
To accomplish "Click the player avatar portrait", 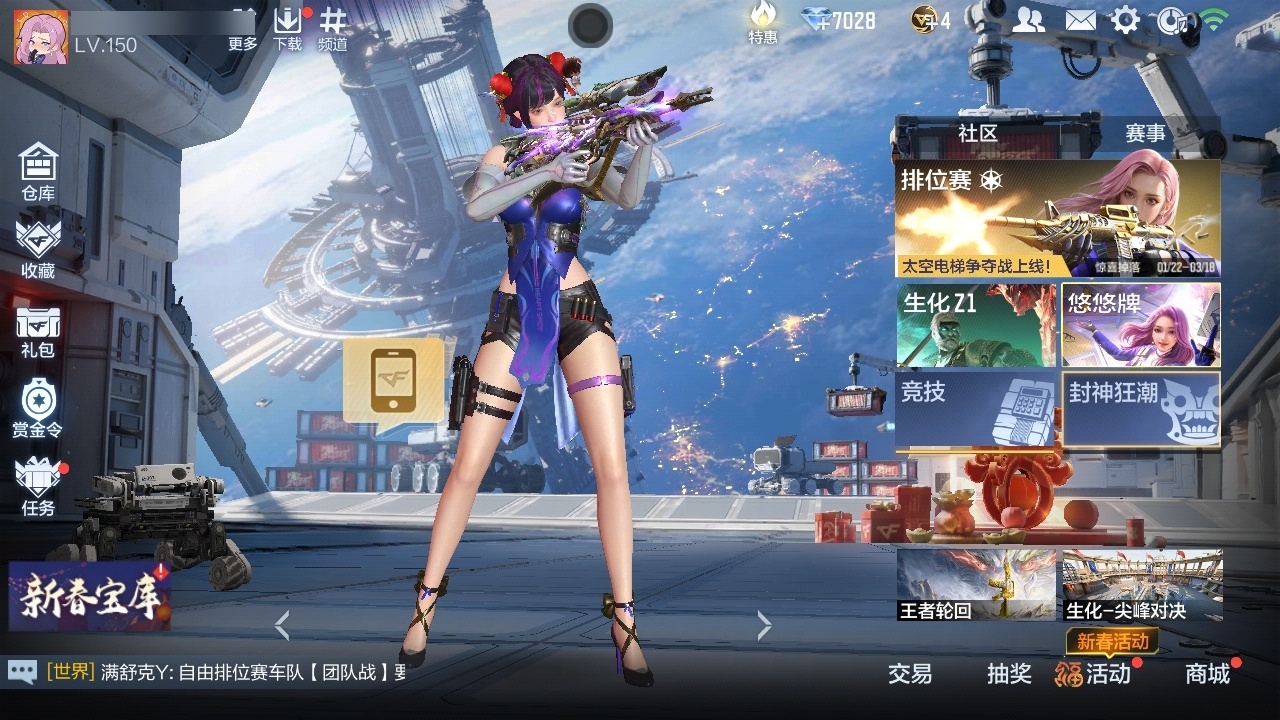I will [x=41, y=37].
